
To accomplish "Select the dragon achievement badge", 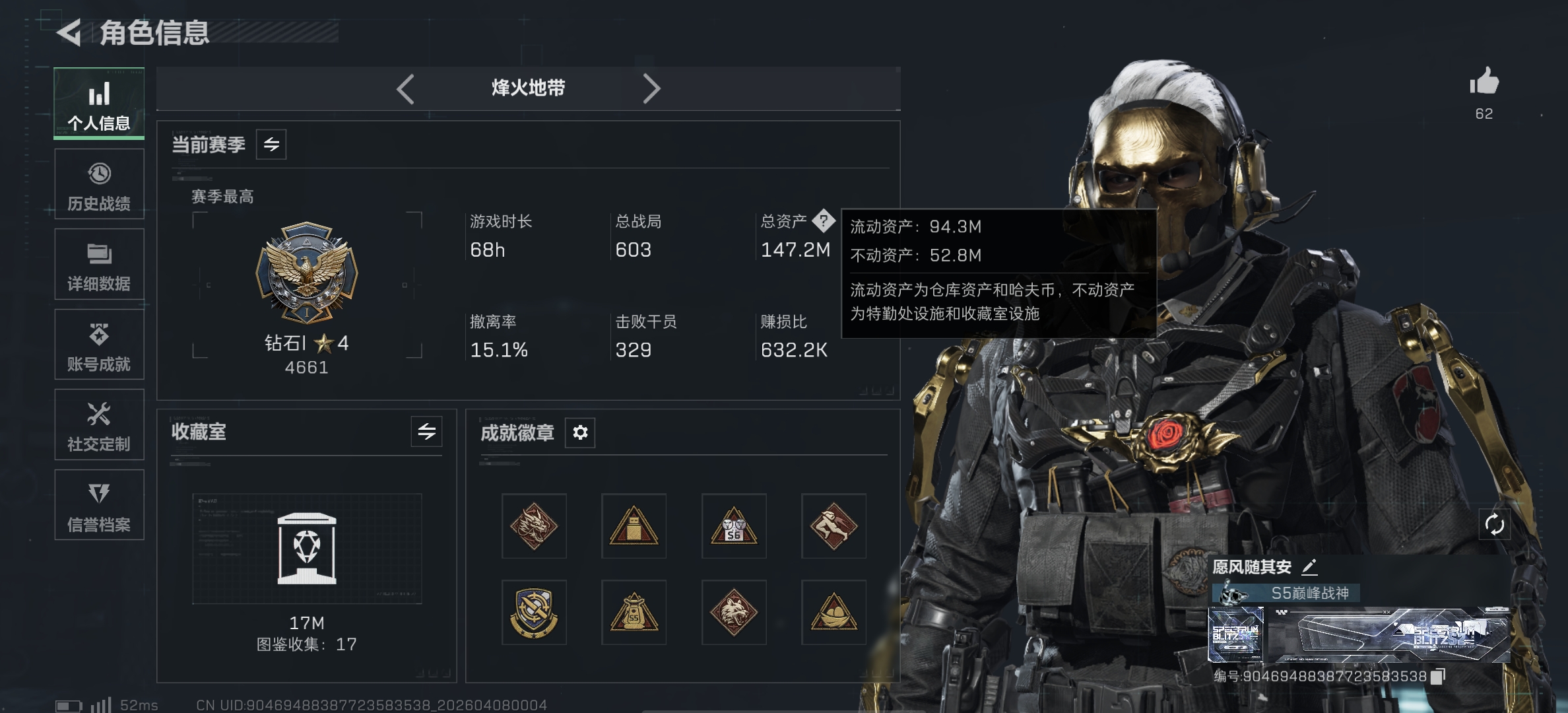I will click(534, 526).
